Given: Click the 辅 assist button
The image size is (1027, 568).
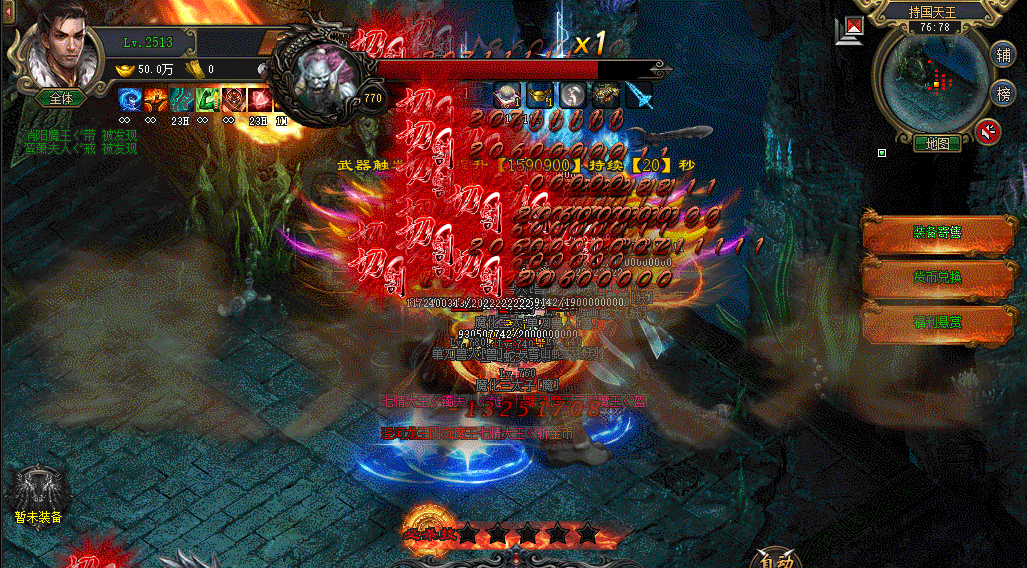Looking at the screenshot, I should [x=1002, y=54].
